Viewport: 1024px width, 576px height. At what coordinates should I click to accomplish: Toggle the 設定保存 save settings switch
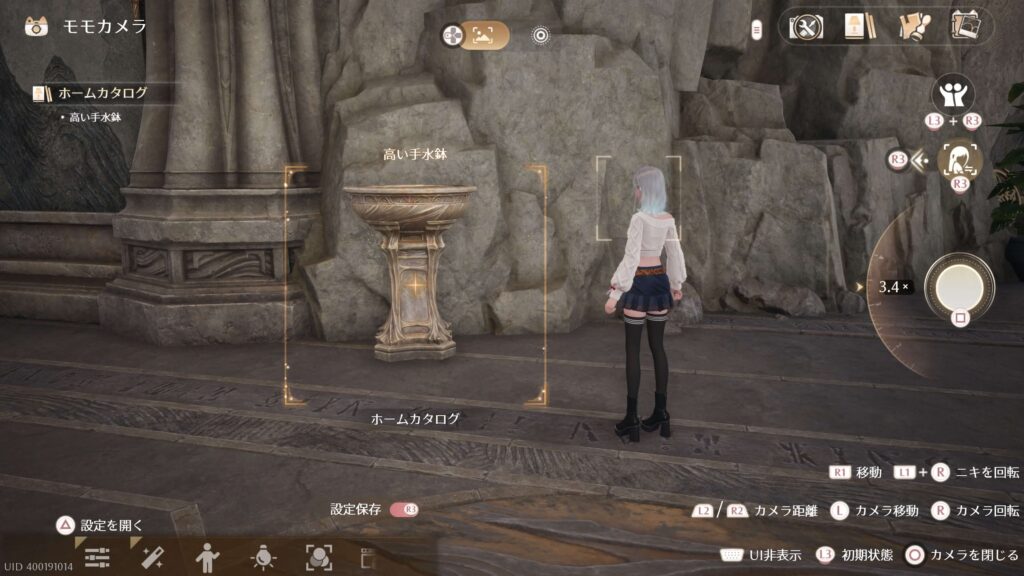pyautogui.click(x=404, y=509)
